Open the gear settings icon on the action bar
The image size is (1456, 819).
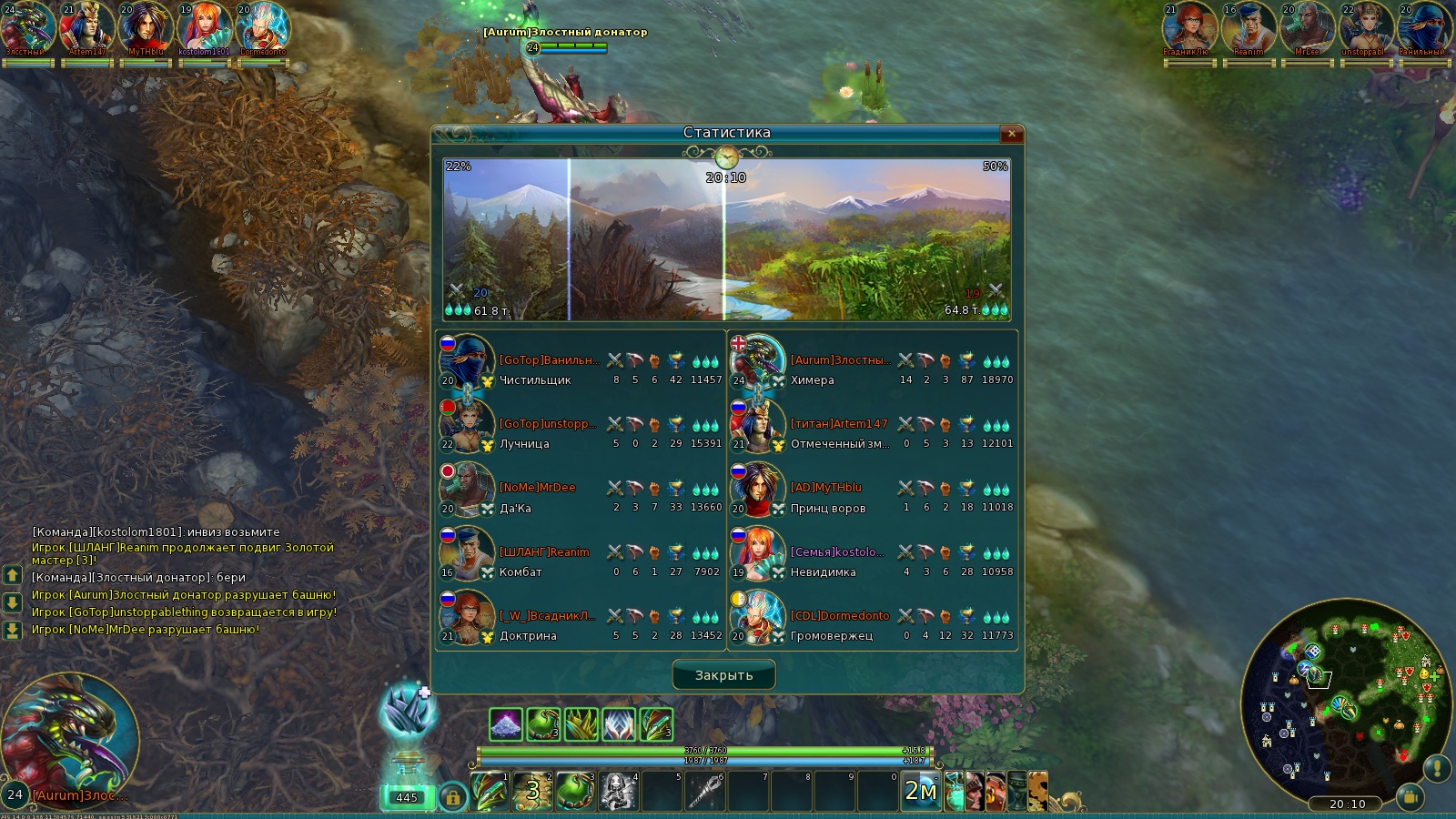point(1038,792)
